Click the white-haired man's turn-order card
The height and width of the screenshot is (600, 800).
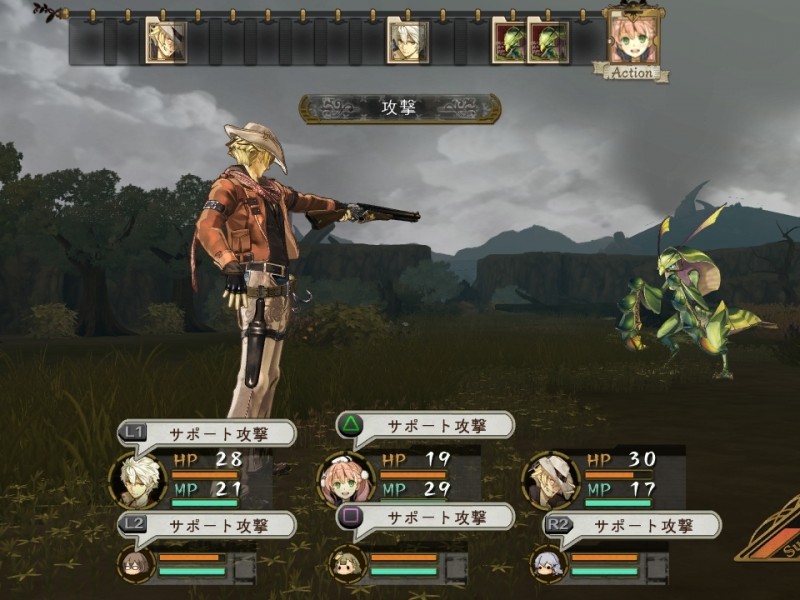407,42
